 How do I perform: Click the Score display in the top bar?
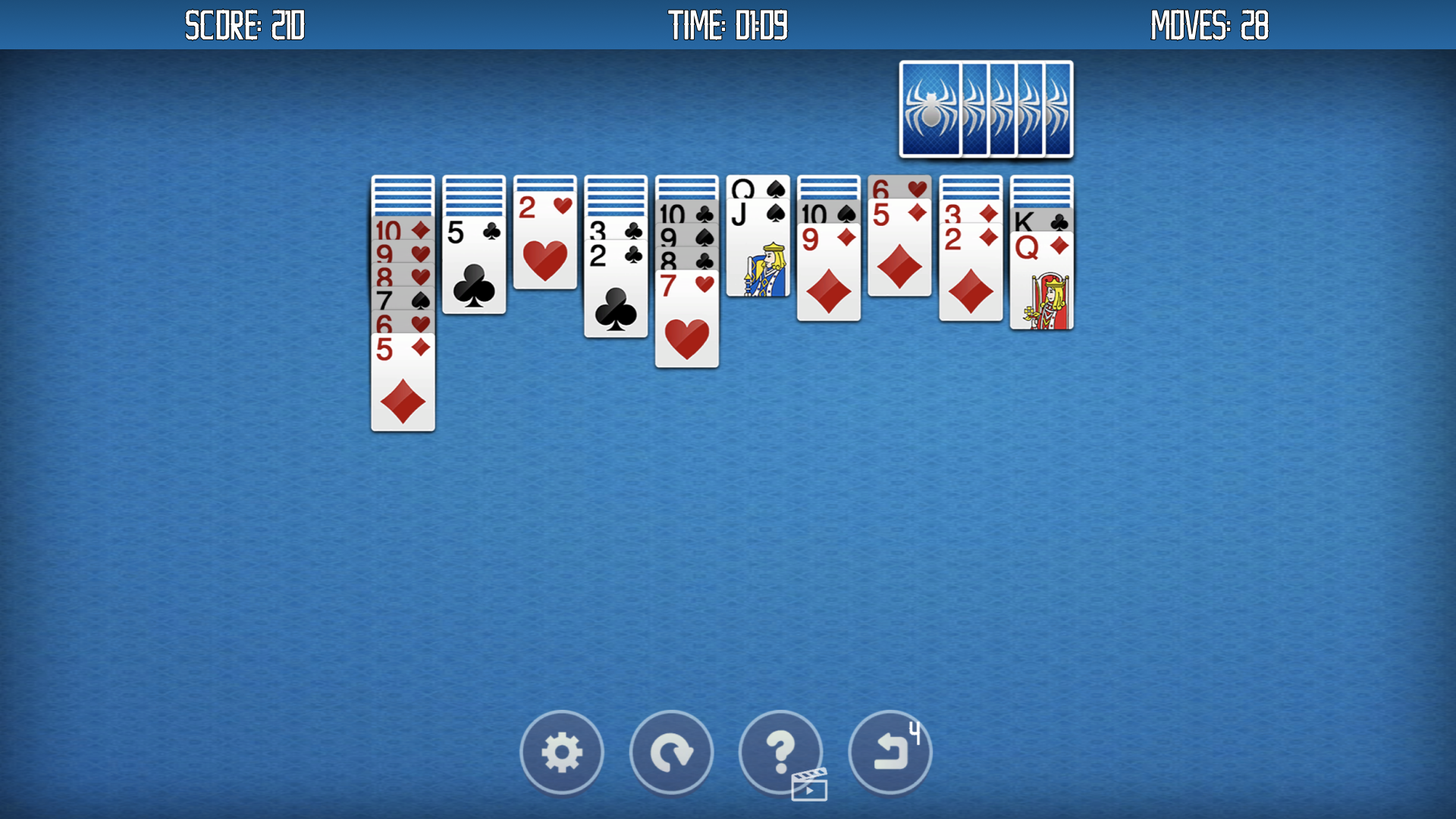point(245,25)
